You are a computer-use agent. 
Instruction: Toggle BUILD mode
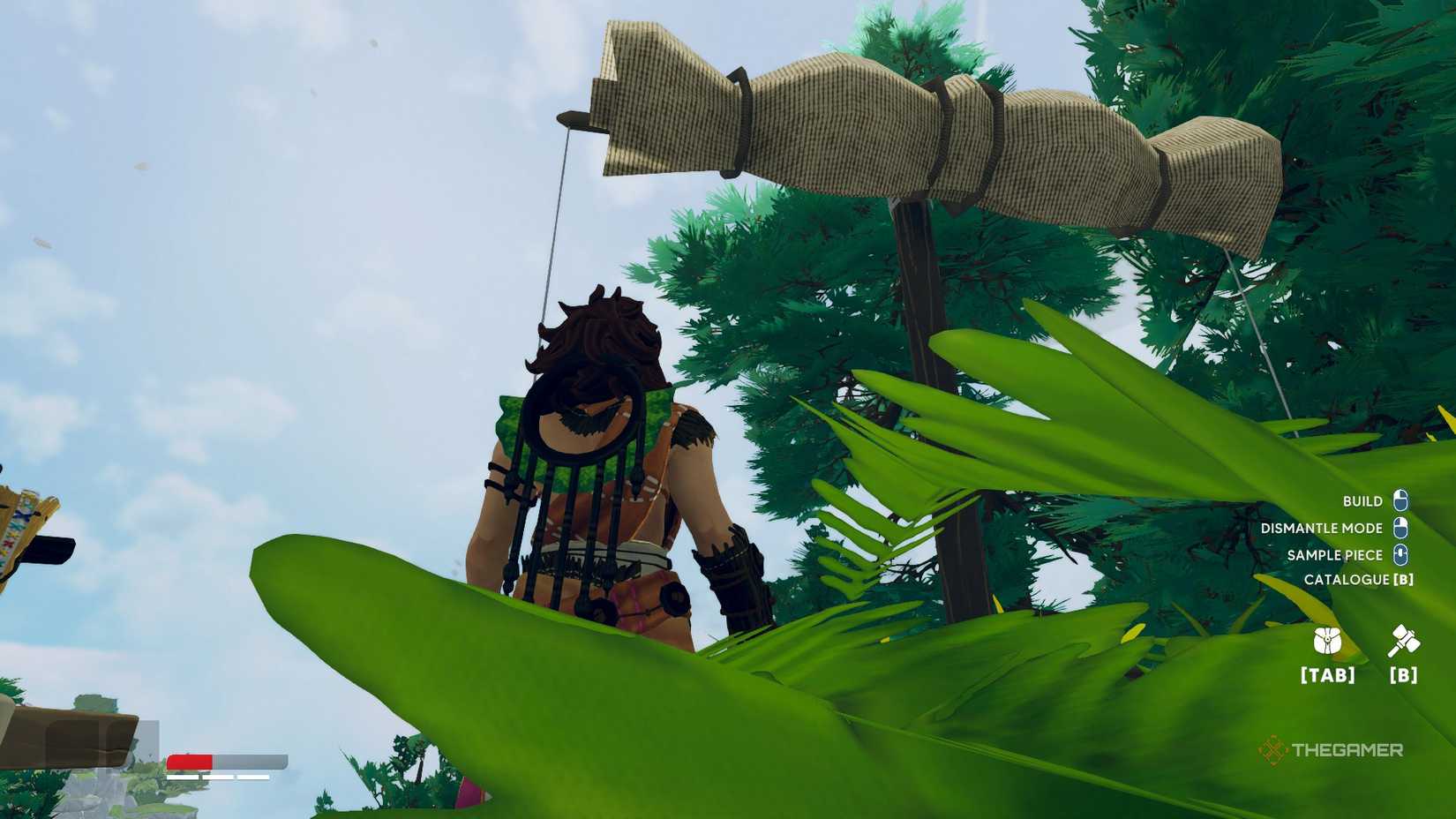pos(1362,500)
